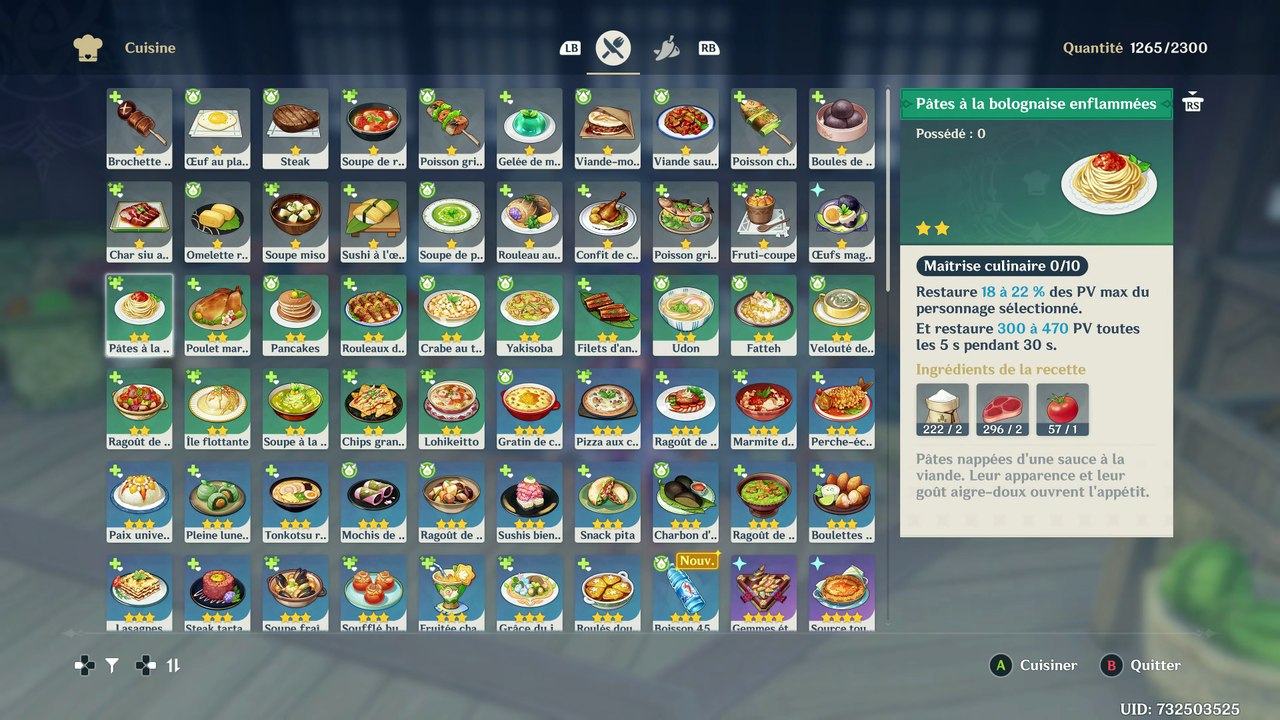Select the Yakisoba dish
Image resolution: width=1280 pixels, height=720 pixels.
pos(529,315)
